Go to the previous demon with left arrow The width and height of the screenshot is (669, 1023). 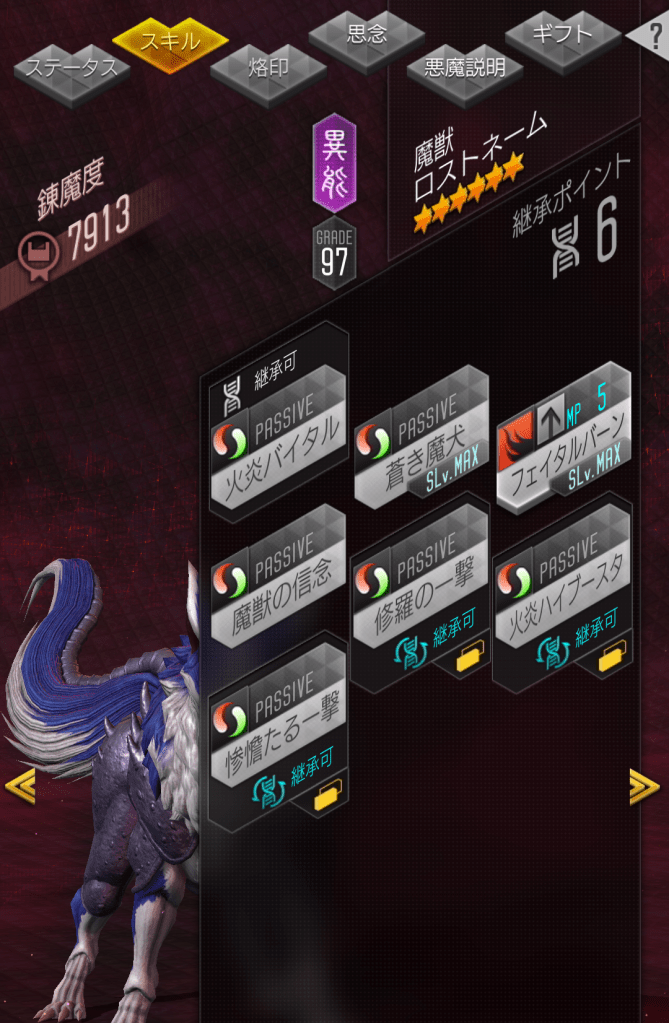point(20,787)
